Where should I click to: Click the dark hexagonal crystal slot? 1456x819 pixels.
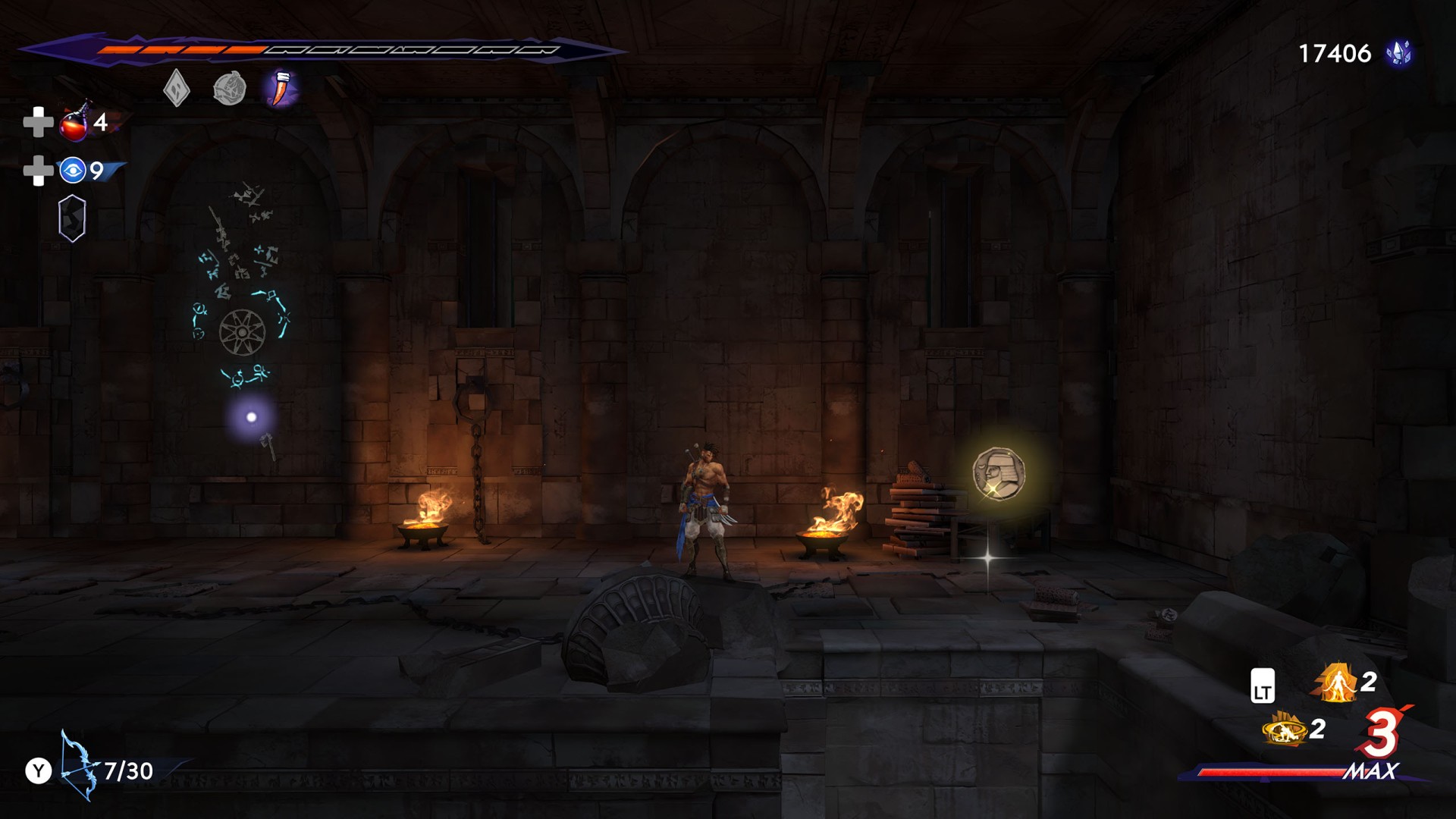(x=72, y=218)
